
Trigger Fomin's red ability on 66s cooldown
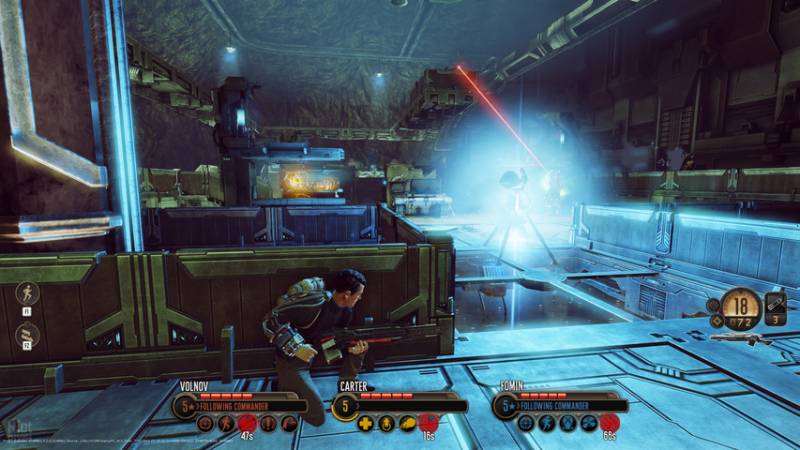[x=608, y=423]
